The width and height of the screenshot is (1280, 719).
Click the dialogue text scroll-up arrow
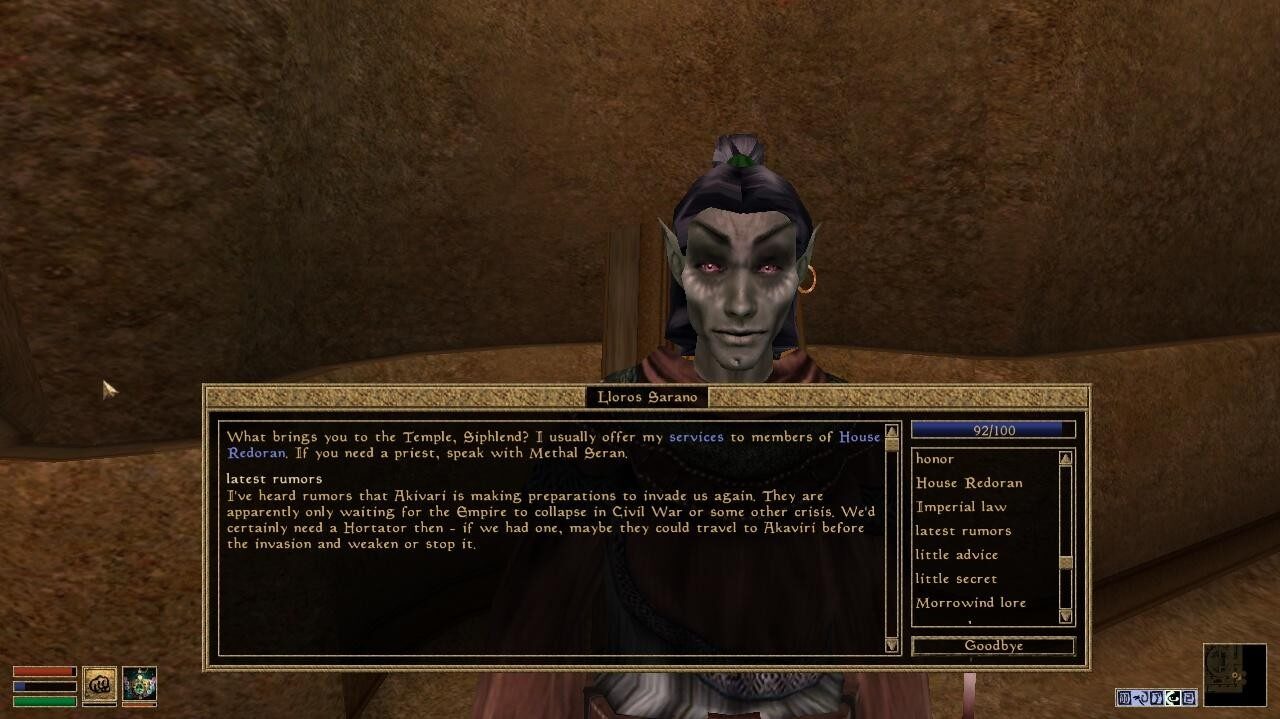(x=892, y=432)
